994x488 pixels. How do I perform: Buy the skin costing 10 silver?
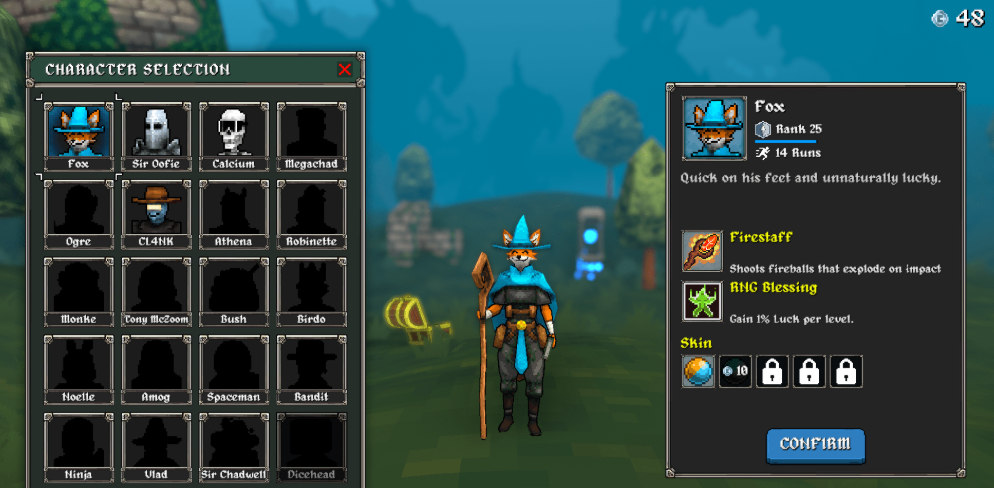pyautogui.click(x=735, y=372)
